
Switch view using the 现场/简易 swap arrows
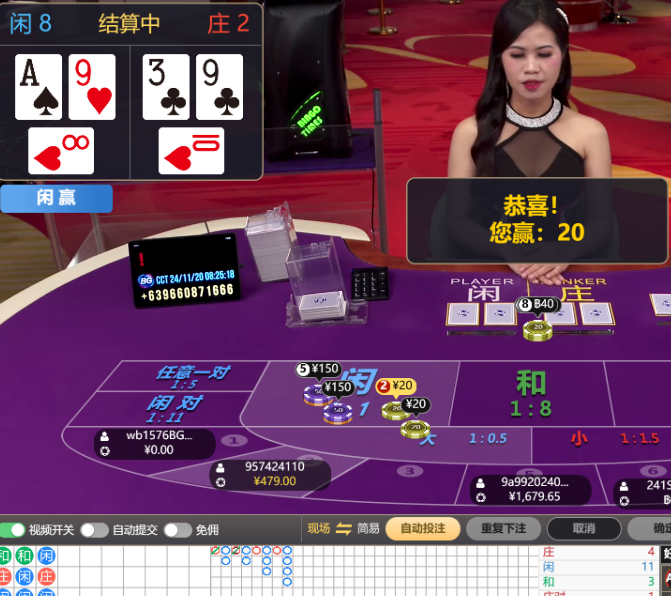click(x=344, y=528)
